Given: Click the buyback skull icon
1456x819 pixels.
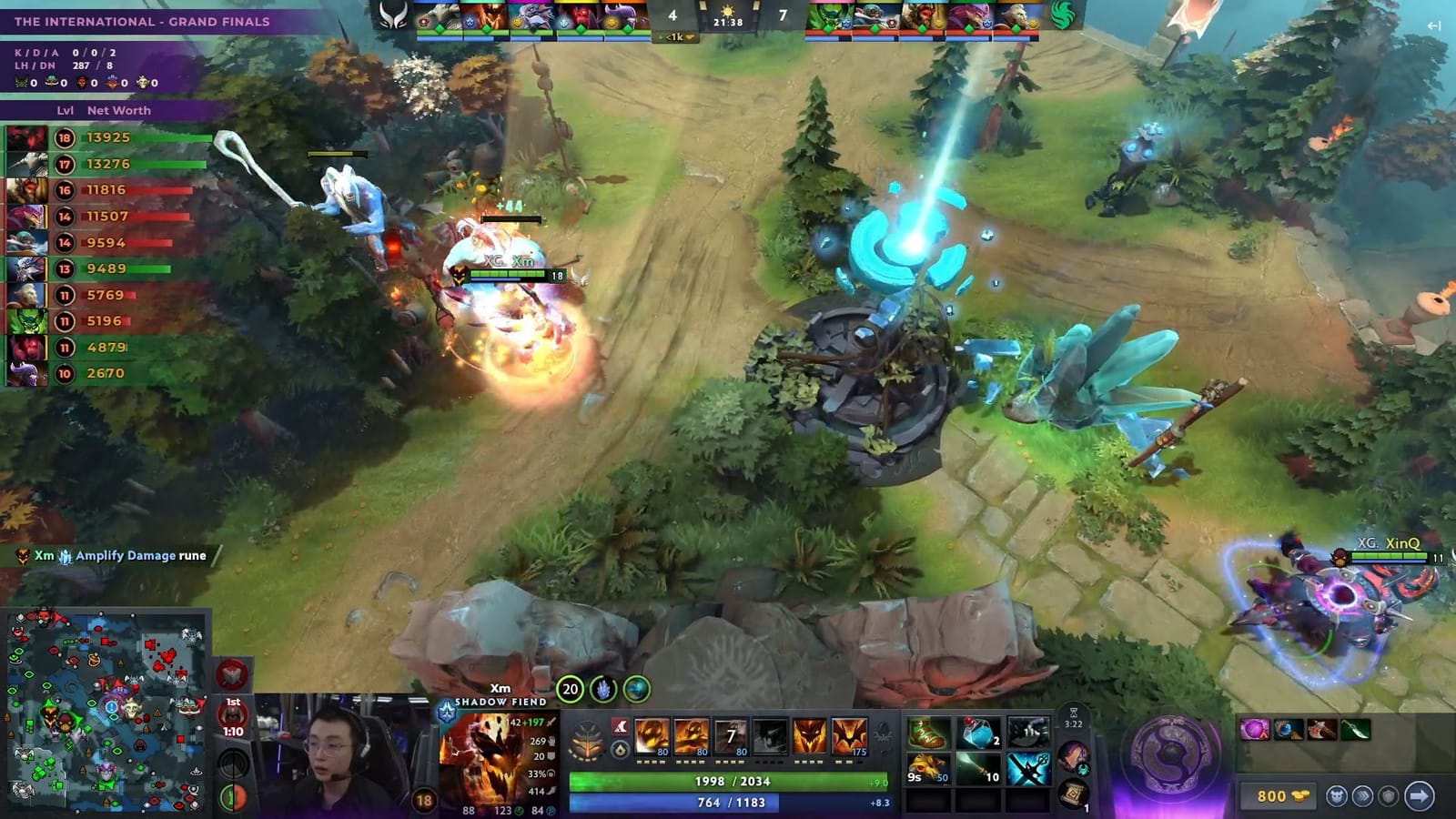Looking at the screenshot, I should pos(1337,795).
